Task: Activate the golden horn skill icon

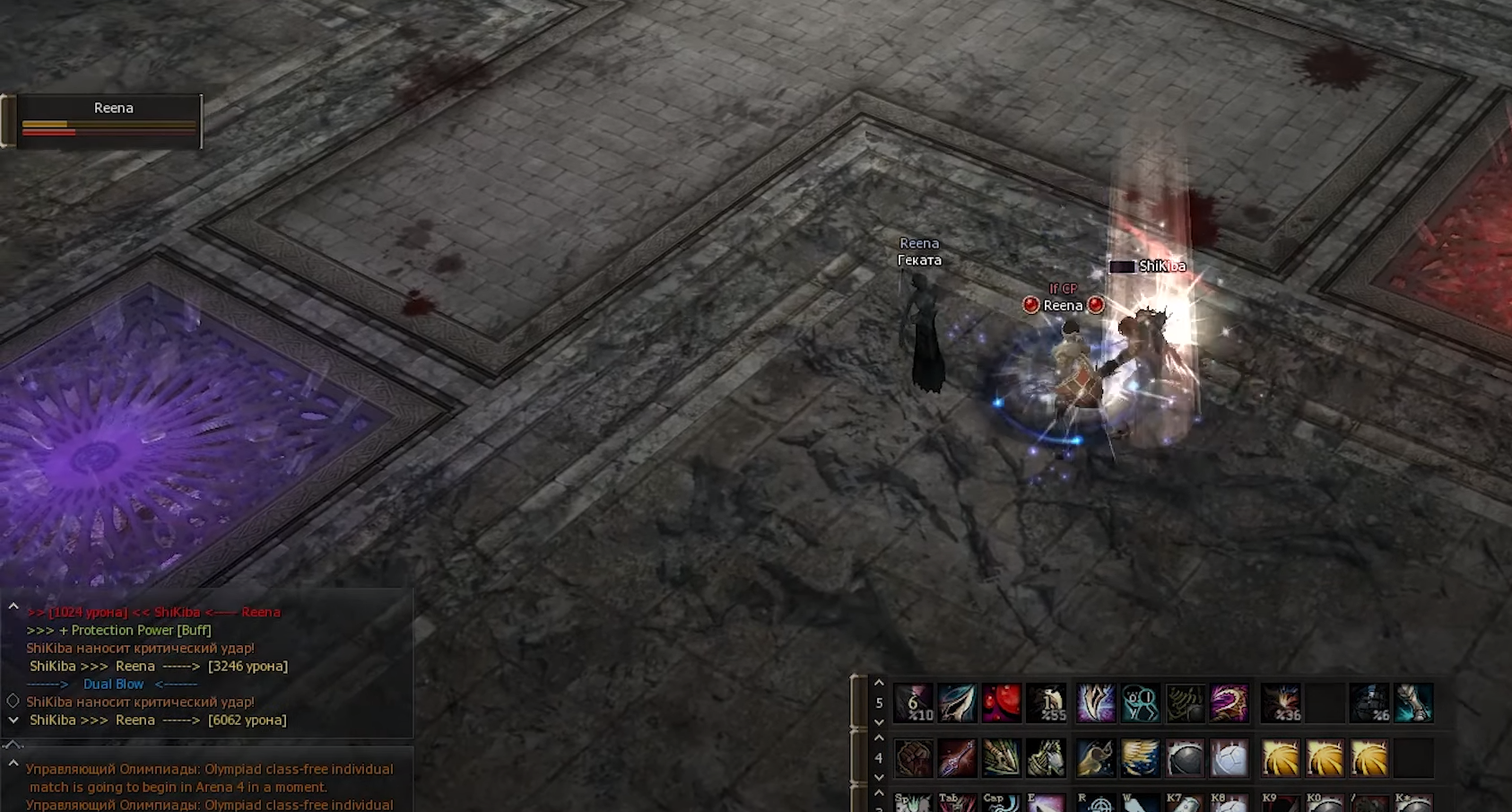Action: pyautogui.click(x=1095, y=758)
